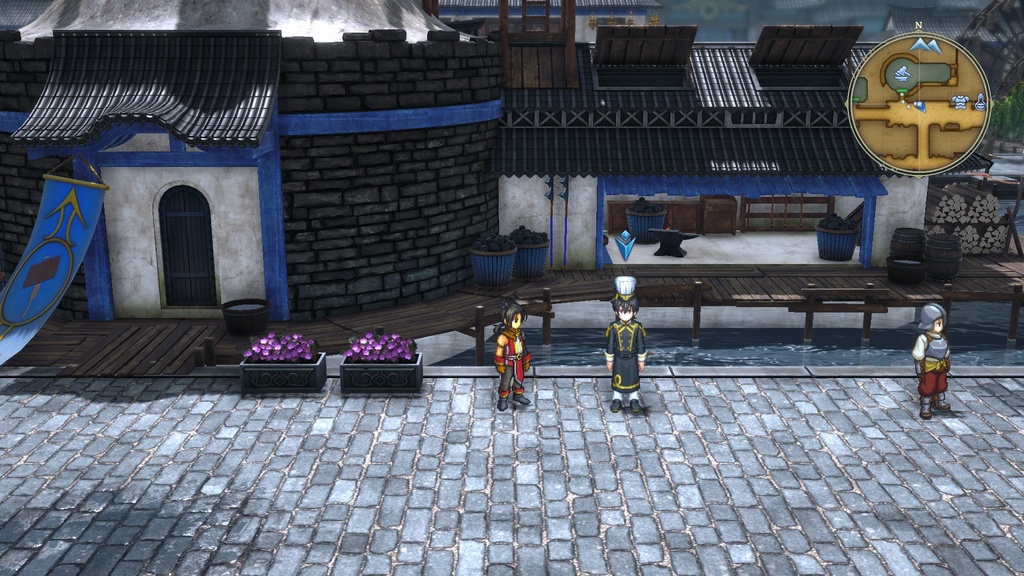Click the potion shop marker on minimap
This screenshot has width=1024, height=576.
click(x=980, y=101)
